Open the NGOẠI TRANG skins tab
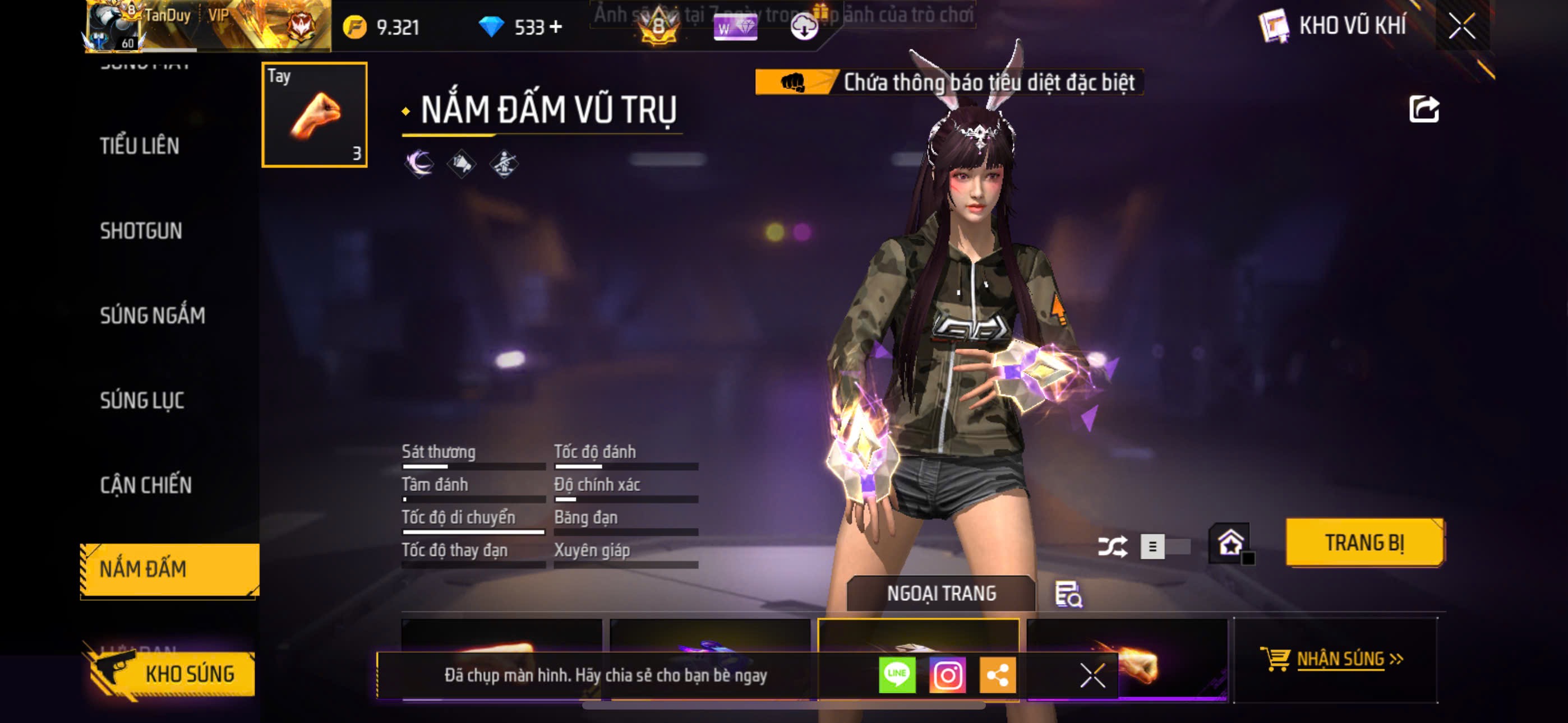 [941, 594]
